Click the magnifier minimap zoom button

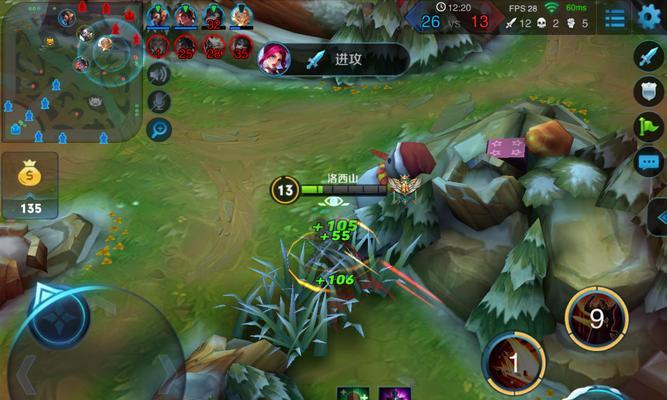tap(158, 129)
